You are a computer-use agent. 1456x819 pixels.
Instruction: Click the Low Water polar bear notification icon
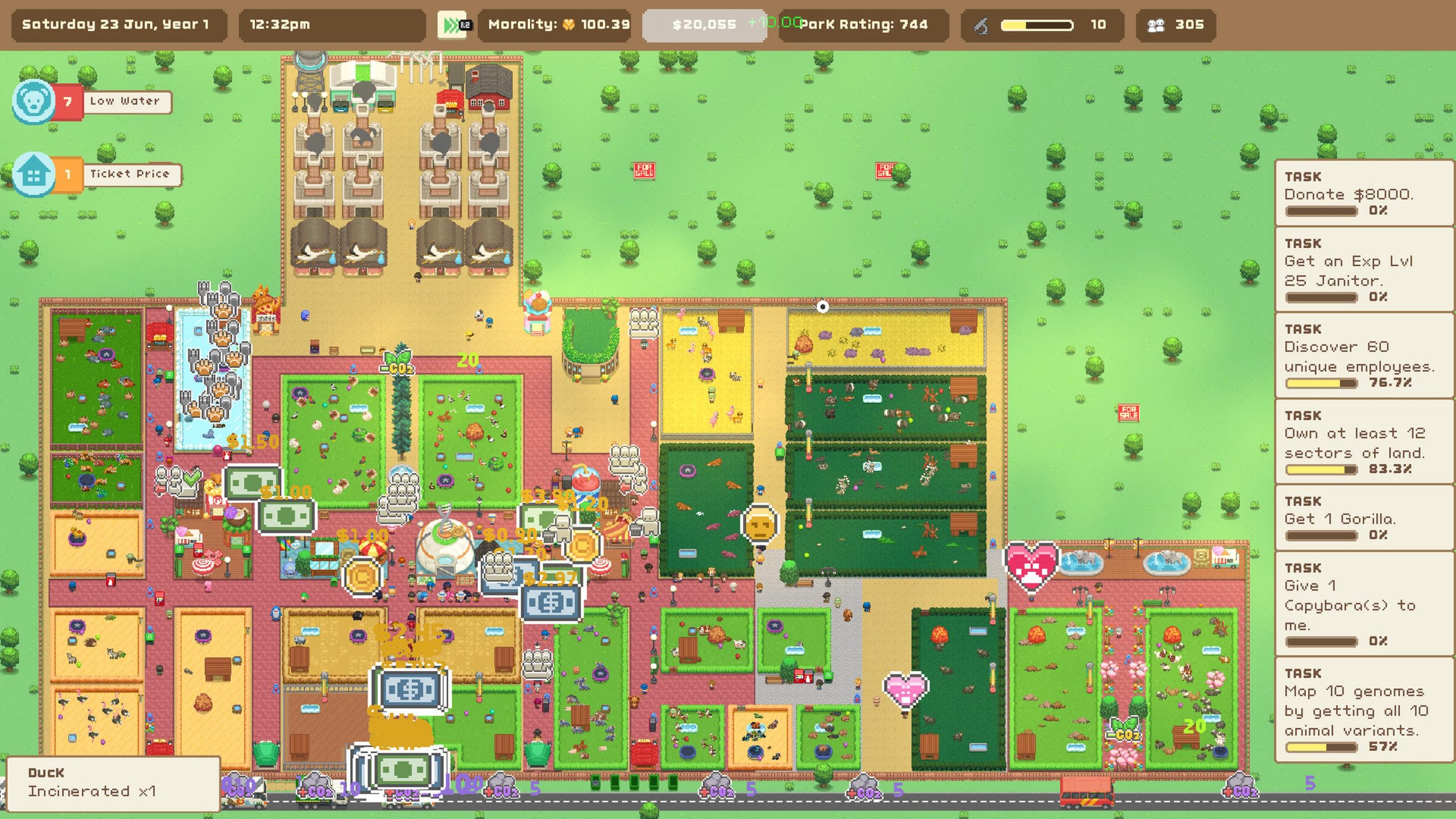33,100
